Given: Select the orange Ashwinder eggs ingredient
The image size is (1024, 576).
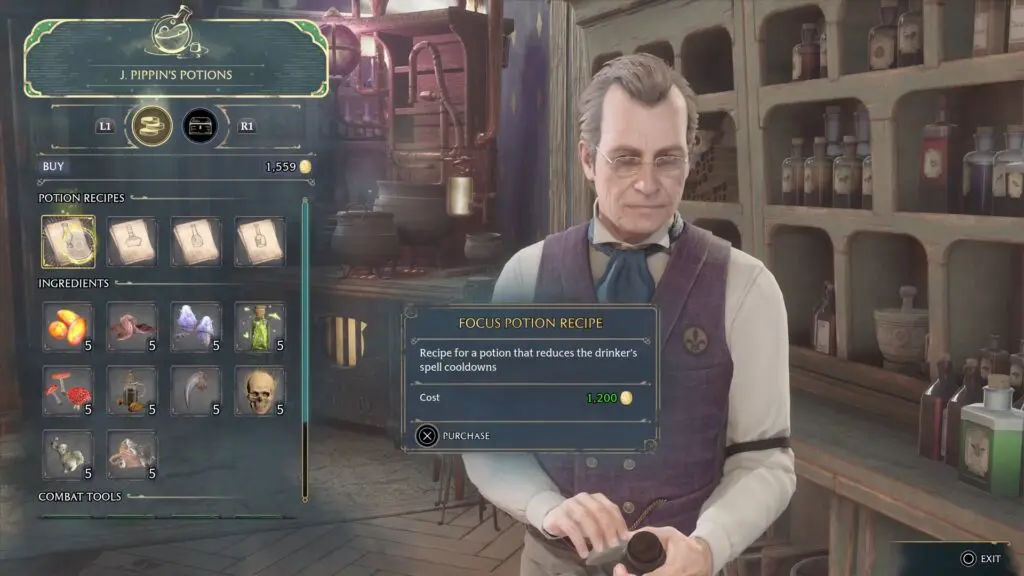Looking at the screenshot, I should point(69,327).
